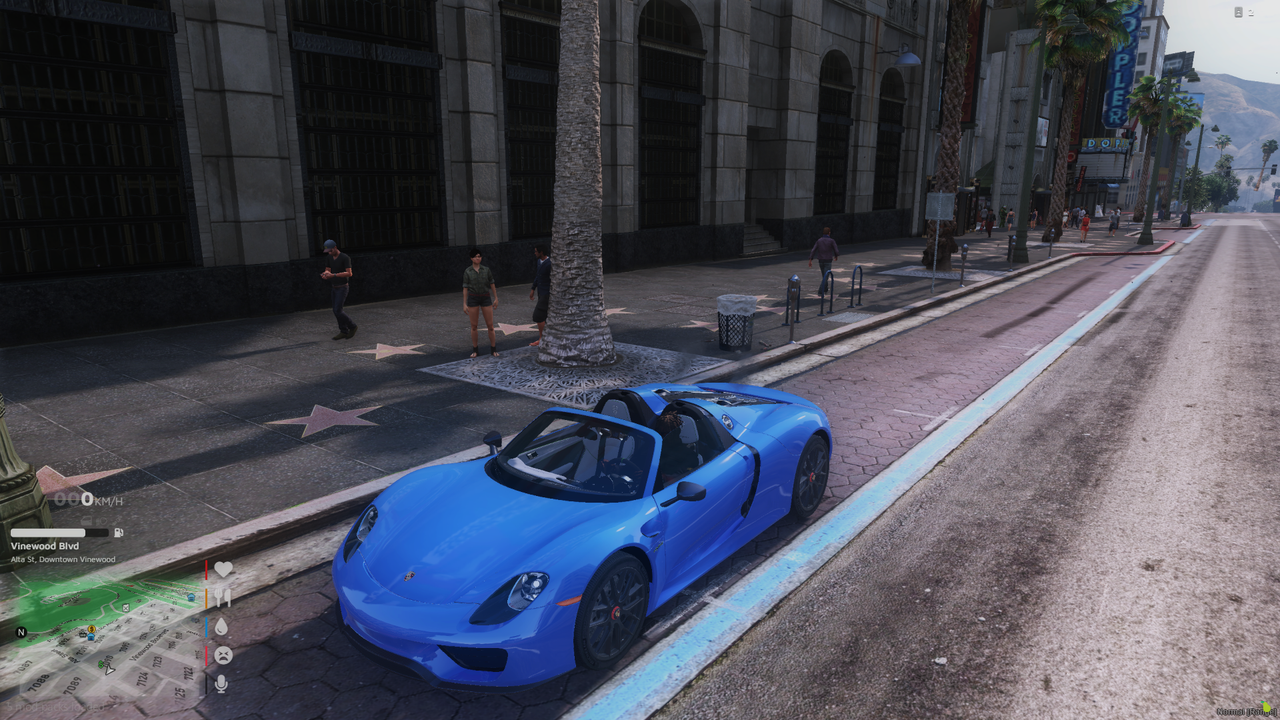1280x720 pixels.
Task: Select the heart health status icon
Action: tap(223, 569)
